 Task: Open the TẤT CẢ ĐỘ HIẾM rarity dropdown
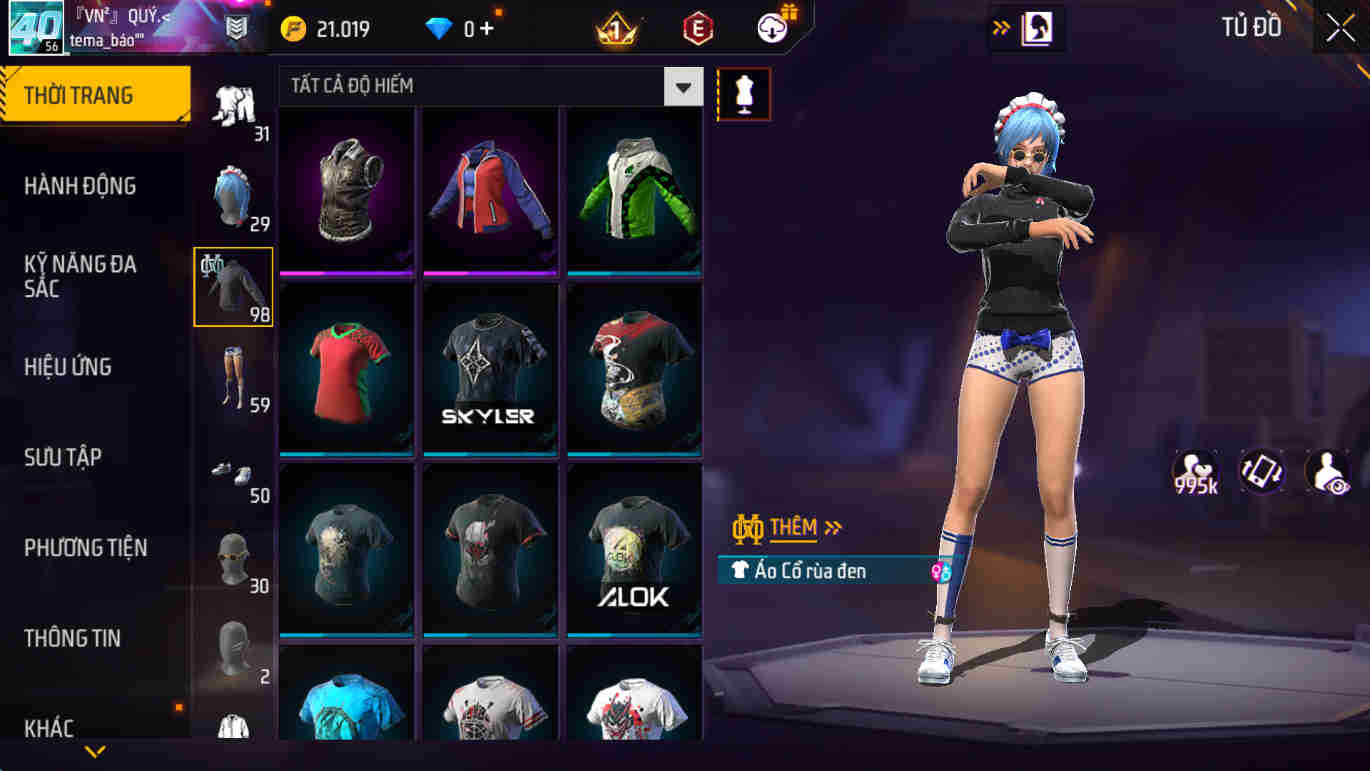click(683, 87)
